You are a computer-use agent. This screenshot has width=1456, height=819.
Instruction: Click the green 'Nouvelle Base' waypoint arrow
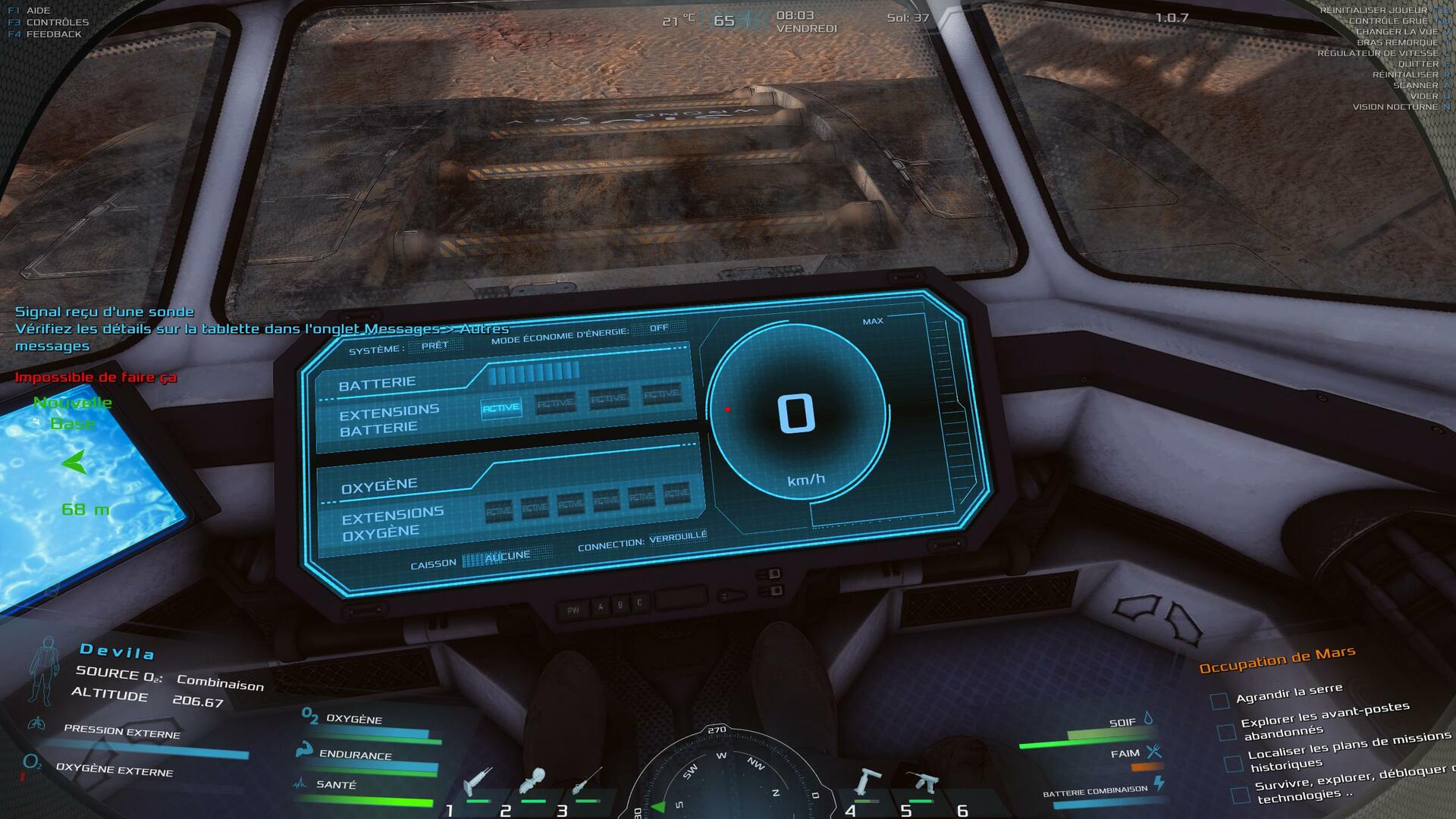point(74,462)
